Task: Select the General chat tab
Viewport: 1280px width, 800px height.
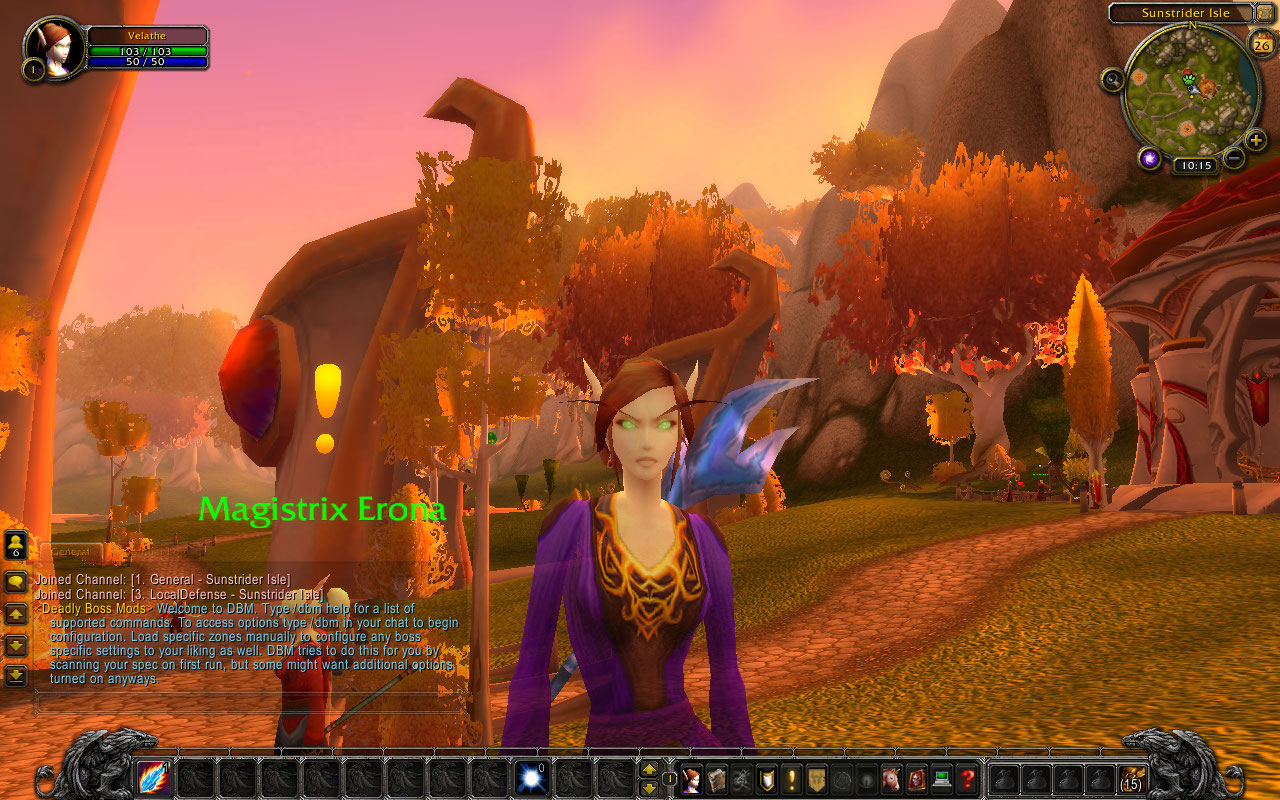Action: 70,552
